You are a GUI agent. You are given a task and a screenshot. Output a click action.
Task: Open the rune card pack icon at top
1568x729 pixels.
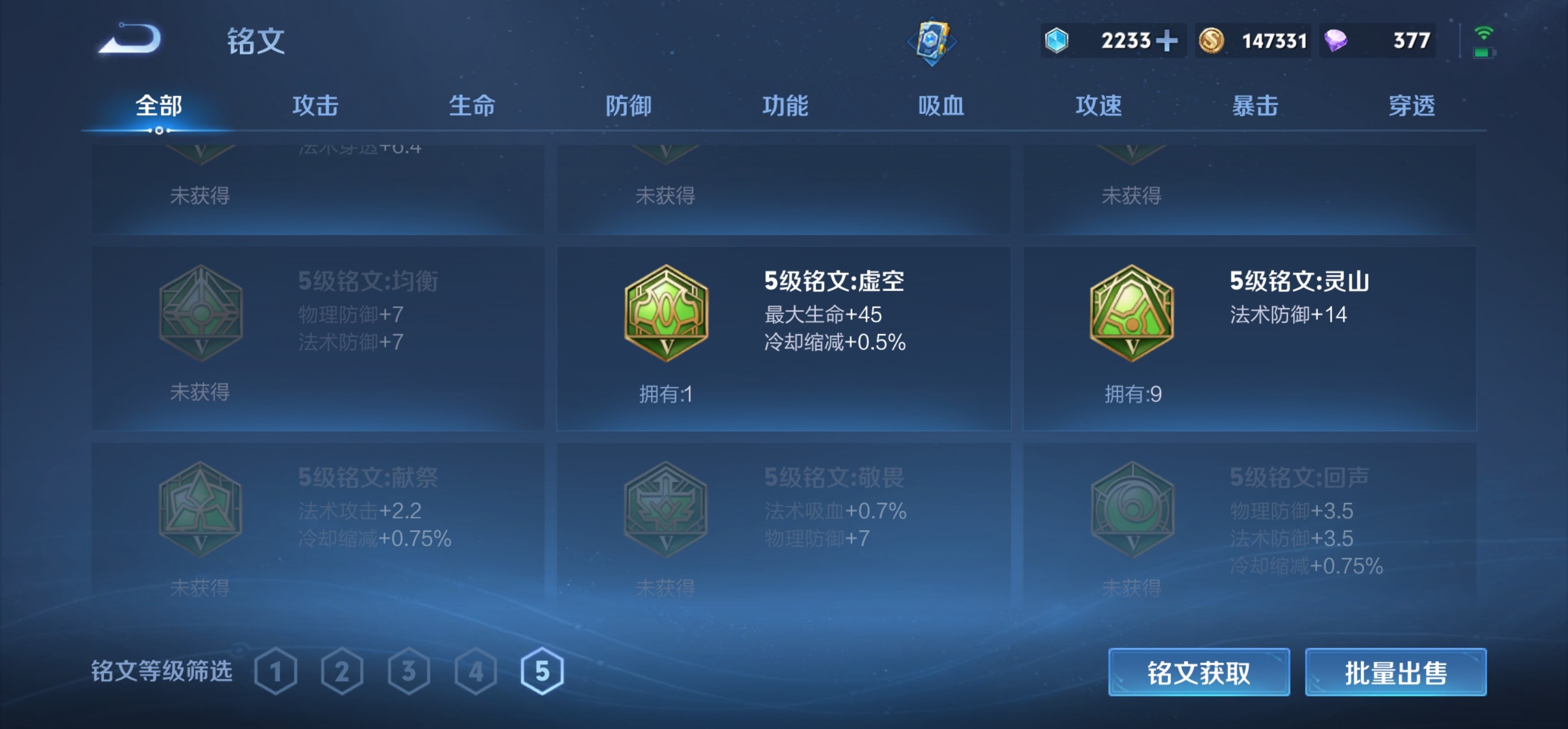click(x=932, y=42)
